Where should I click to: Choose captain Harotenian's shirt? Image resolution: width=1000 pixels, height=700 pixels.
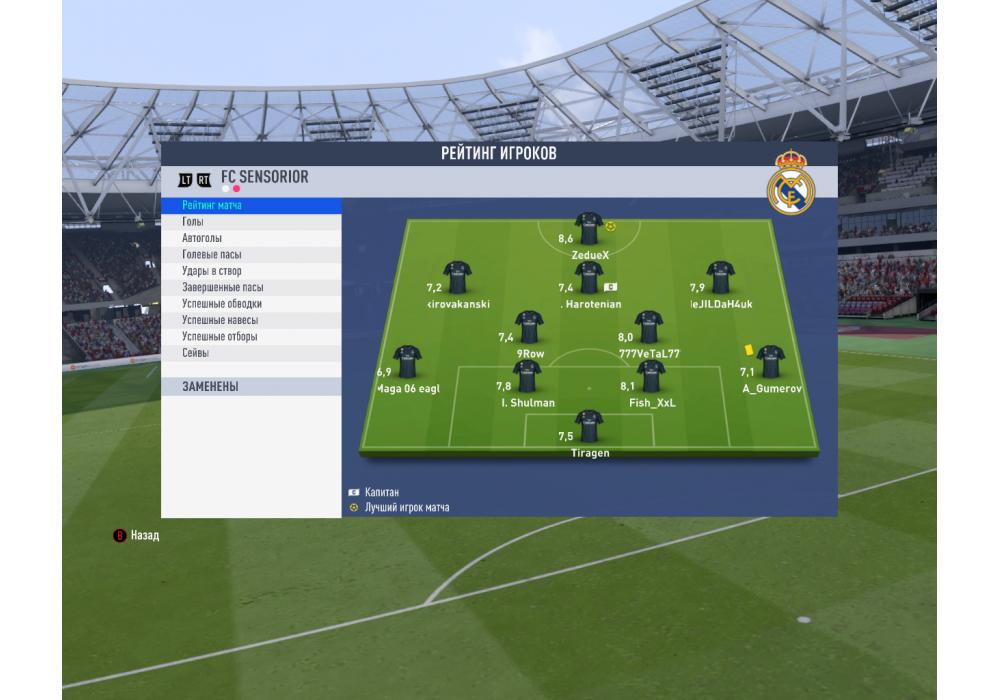(x=589, y=278)
